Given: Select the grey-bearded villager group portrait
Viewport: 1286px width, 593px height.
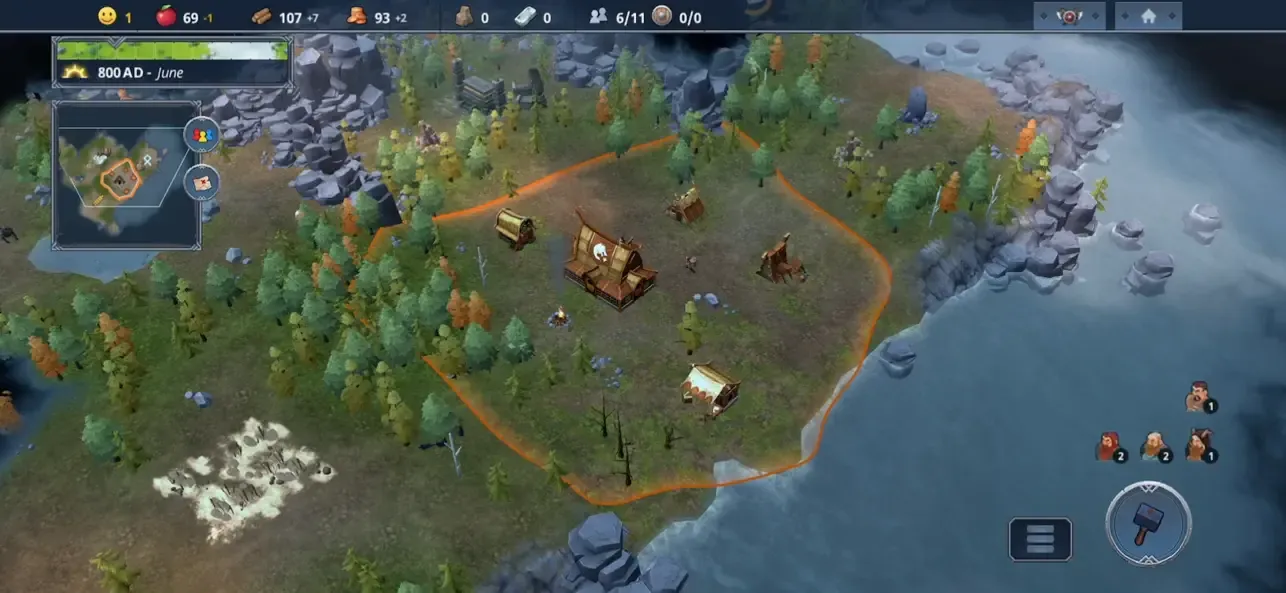Looking at the screenshot, I should point(1154,445).
